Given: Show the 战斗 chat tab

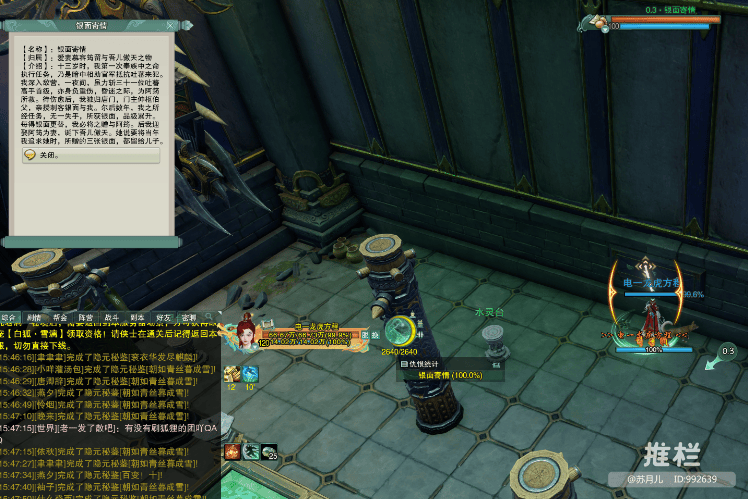Looking at the screenshot, I should [x=112, y=318].
